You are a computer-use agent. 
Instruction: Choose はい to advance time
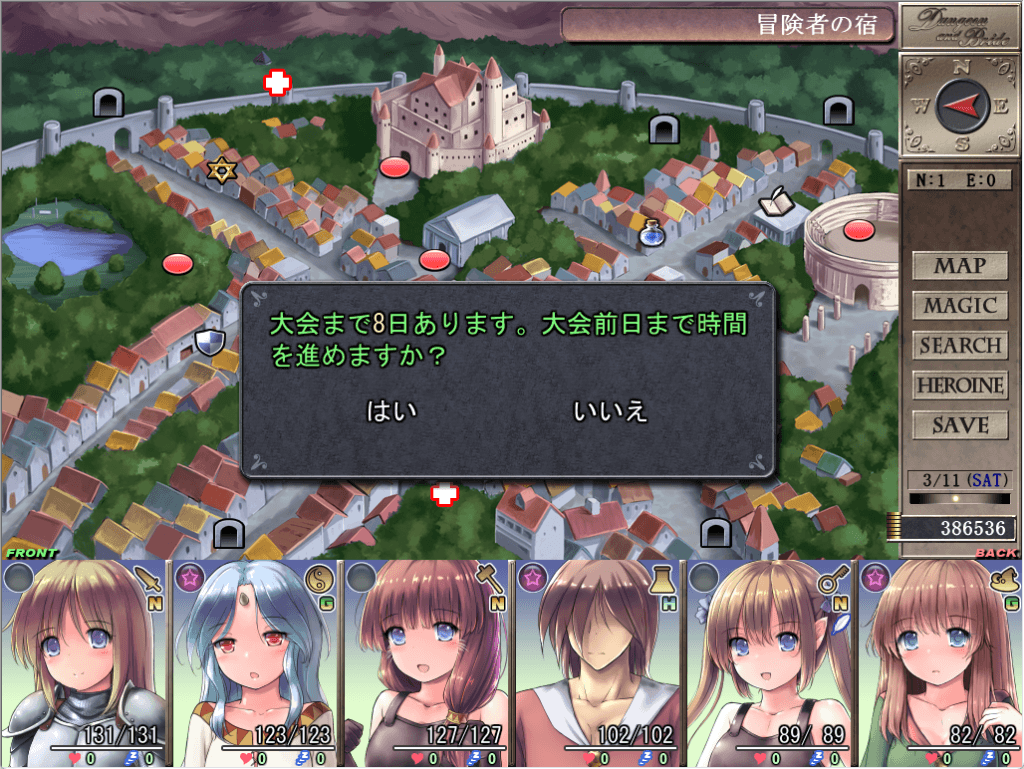tap(392, 411)
